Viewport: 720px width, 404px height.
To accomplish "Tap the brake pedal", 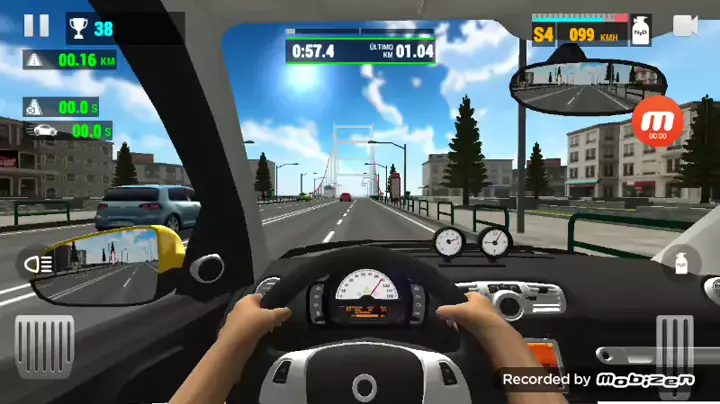I will coord(45,346).
